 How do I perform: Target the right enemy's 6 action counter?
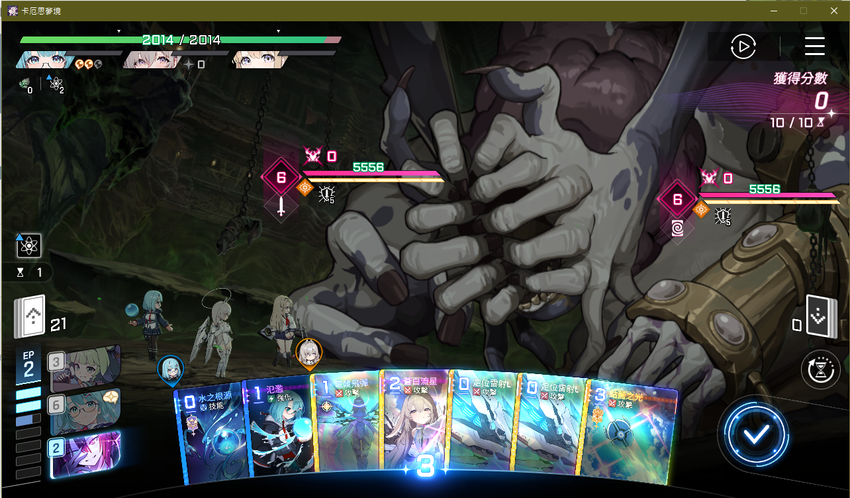[x=677, y=200]
